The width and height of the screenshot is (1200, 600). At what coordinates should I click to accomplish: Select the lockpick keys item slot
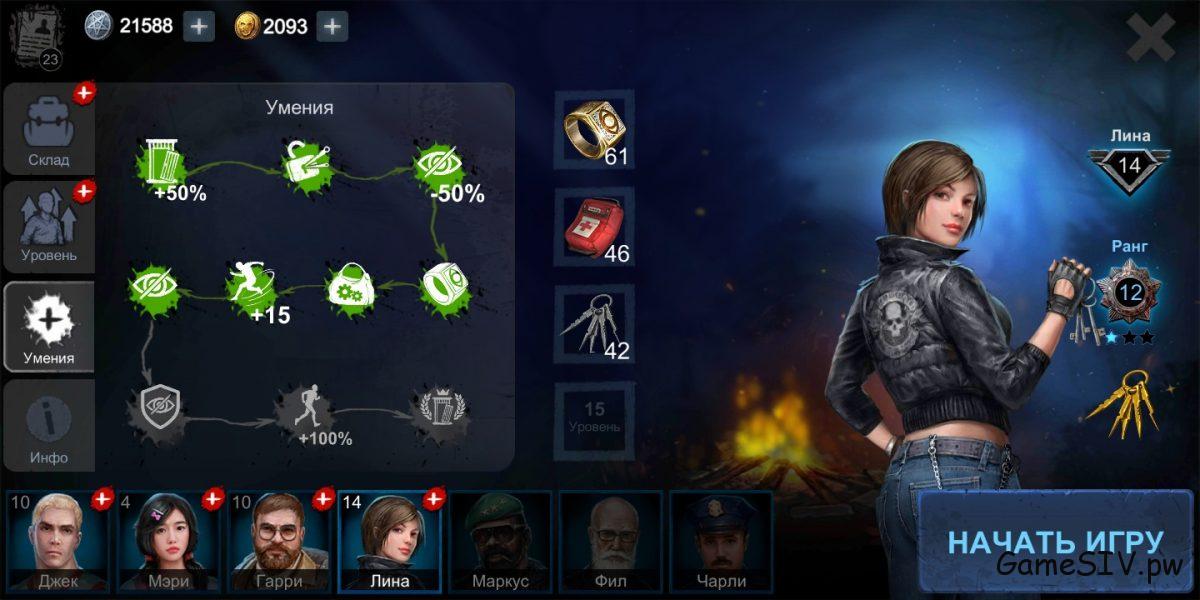(594, 324)
